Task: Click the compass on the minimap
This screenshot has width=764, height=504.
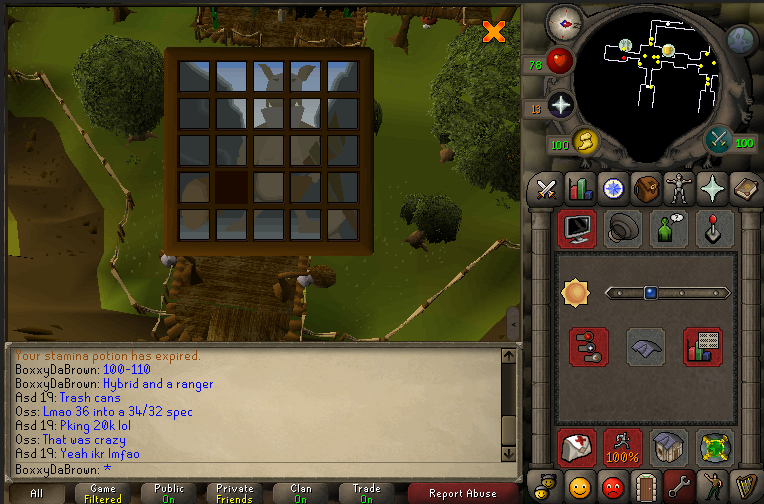Action: (565, 22)
